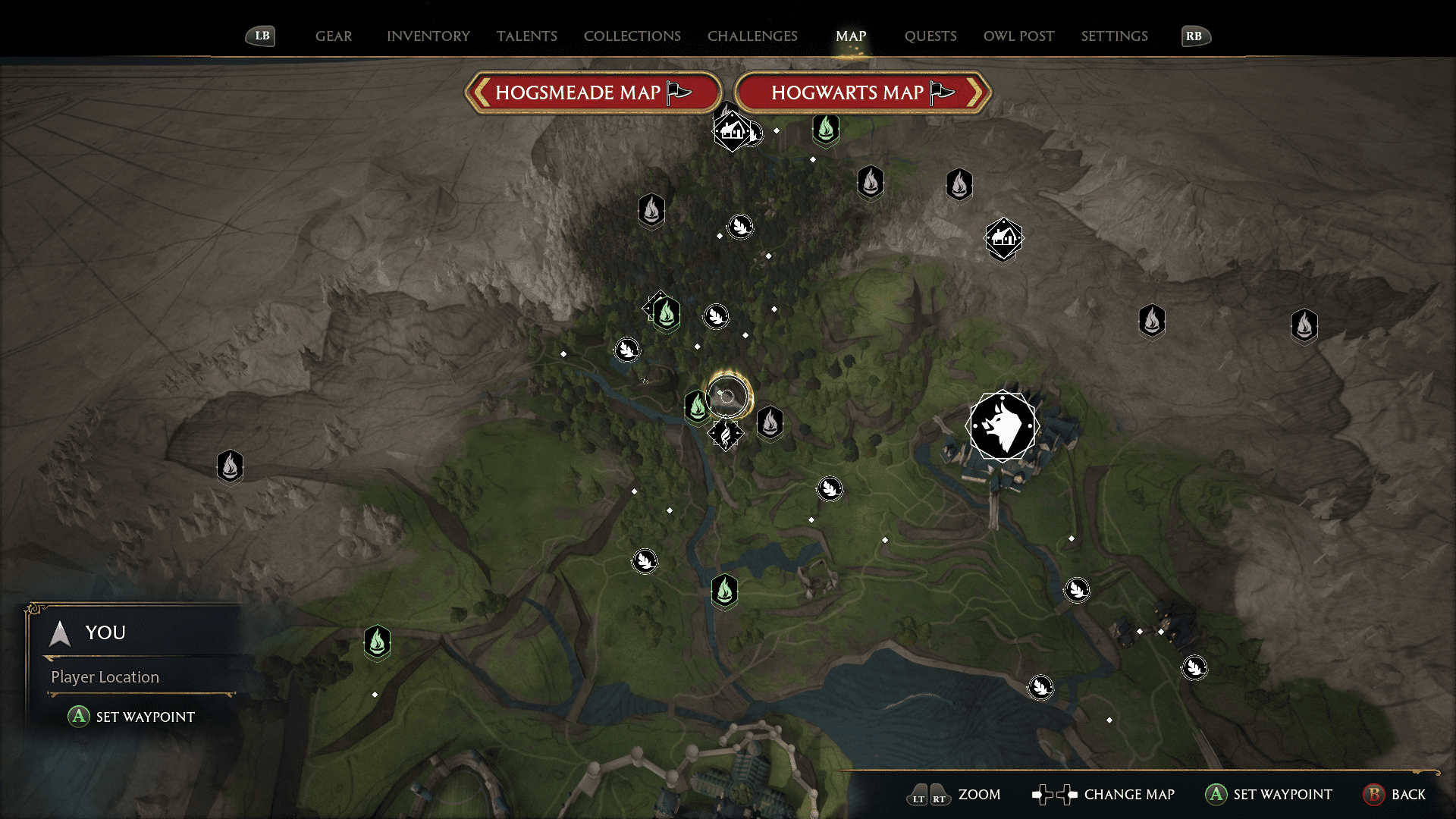Click the green Floo Flame near the bottom left
Screen dimensions: 1456x819
point(377,642)
